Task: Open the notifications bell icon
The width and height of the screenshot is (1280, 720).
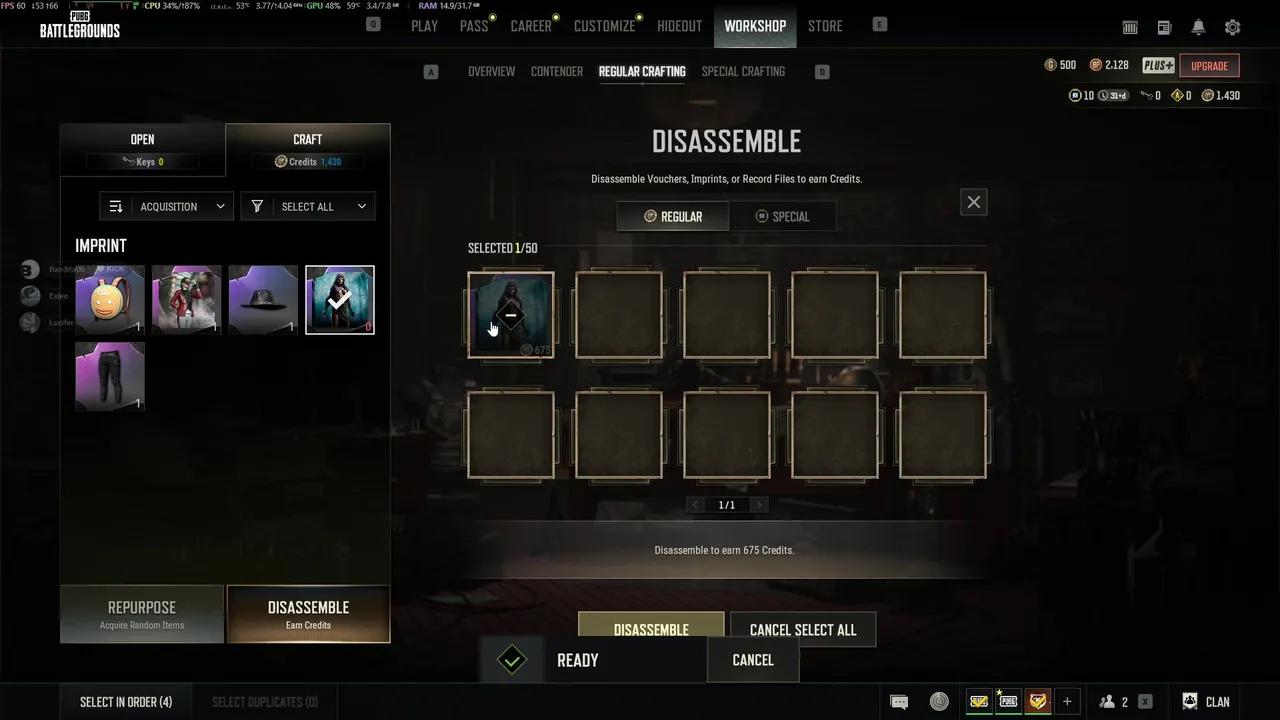Action: coord(1197,27)
